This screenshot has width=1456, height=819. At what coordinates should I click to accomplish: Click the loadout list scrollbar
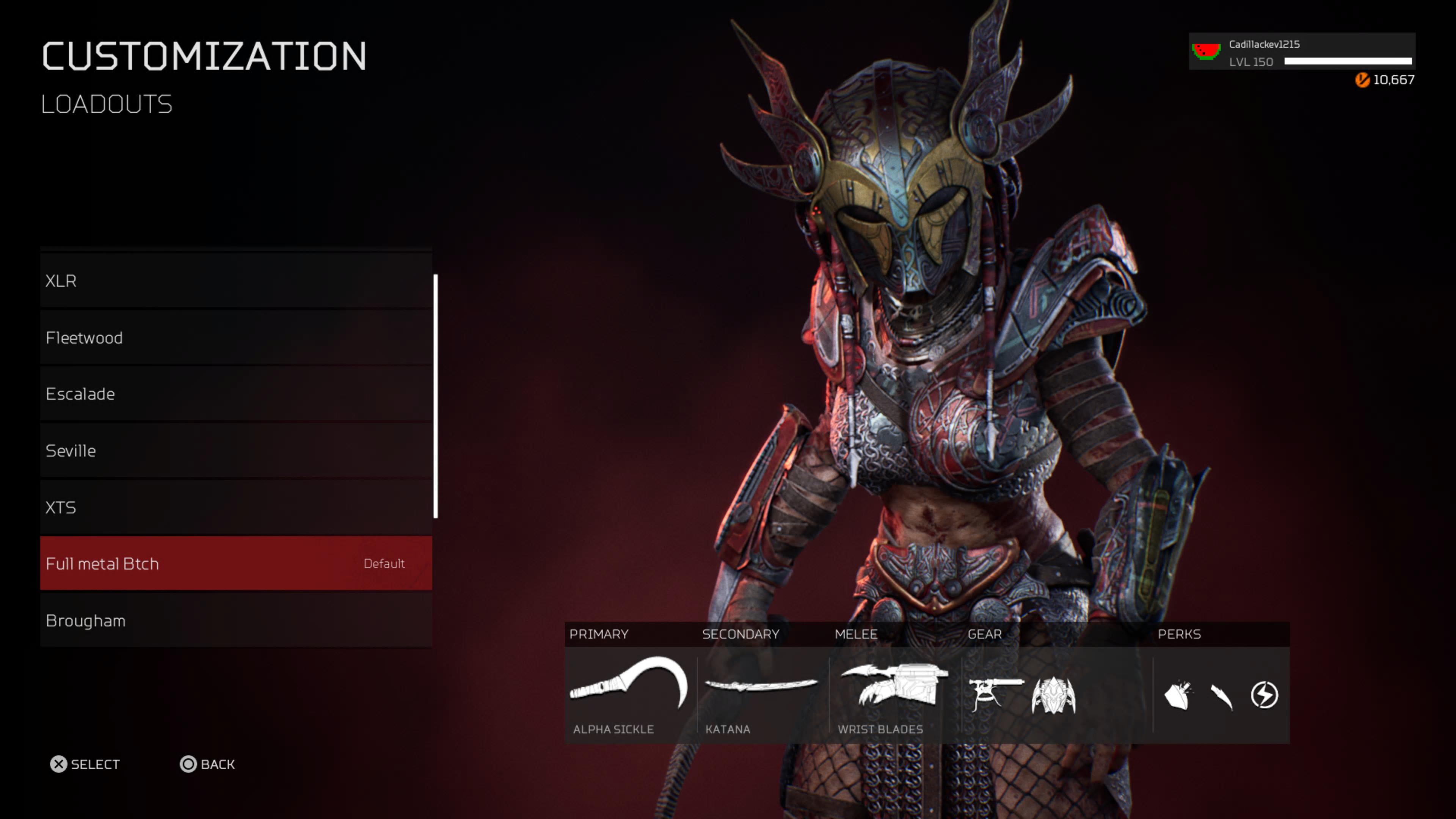(435, 395)
